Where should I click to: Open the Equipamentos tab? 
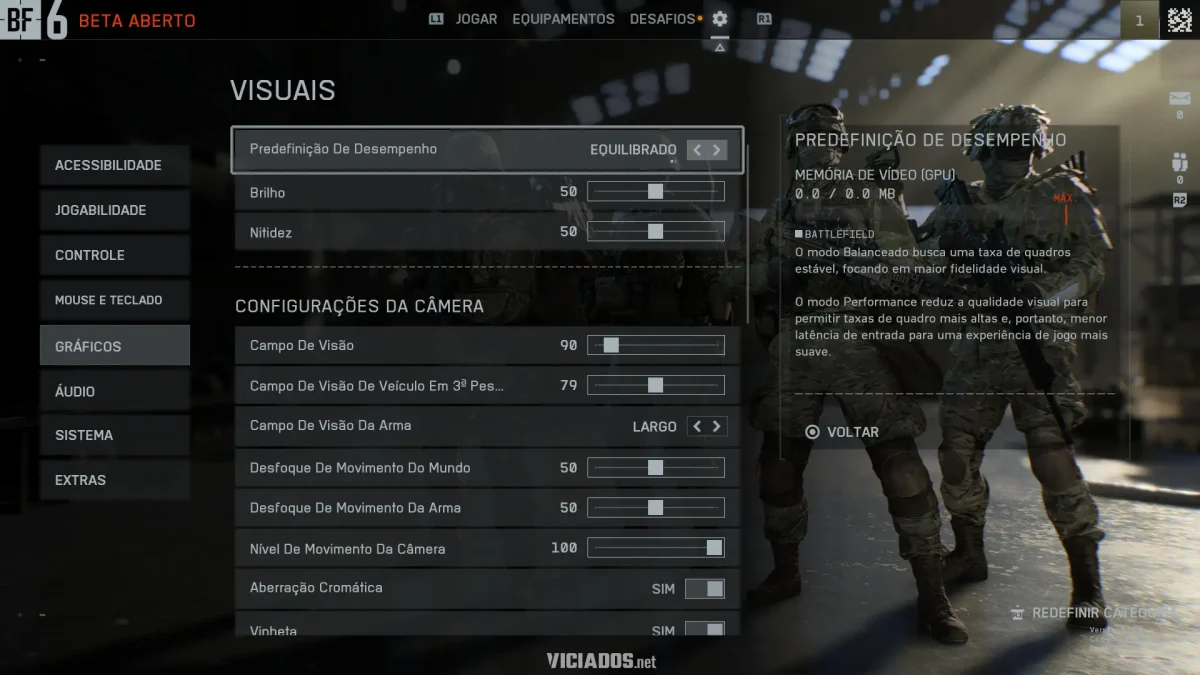(x=563, y=19)
